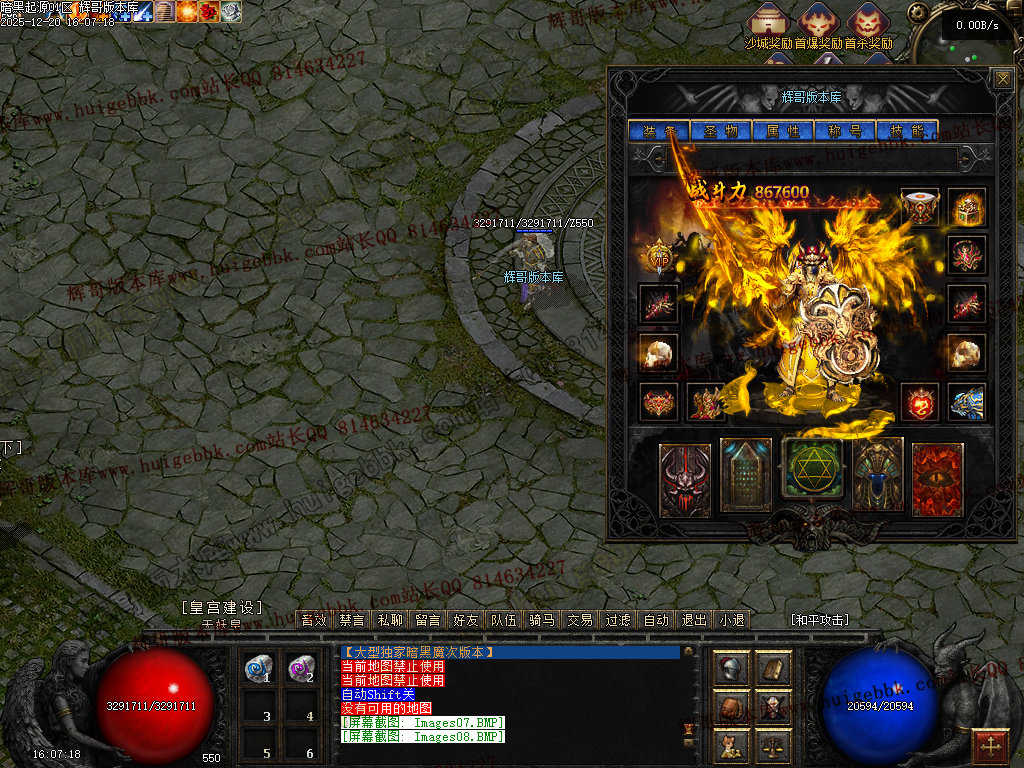This screenshot has height=768, width=1024.
Task: Click the VIP badge icon
Action: pos(657,255)
